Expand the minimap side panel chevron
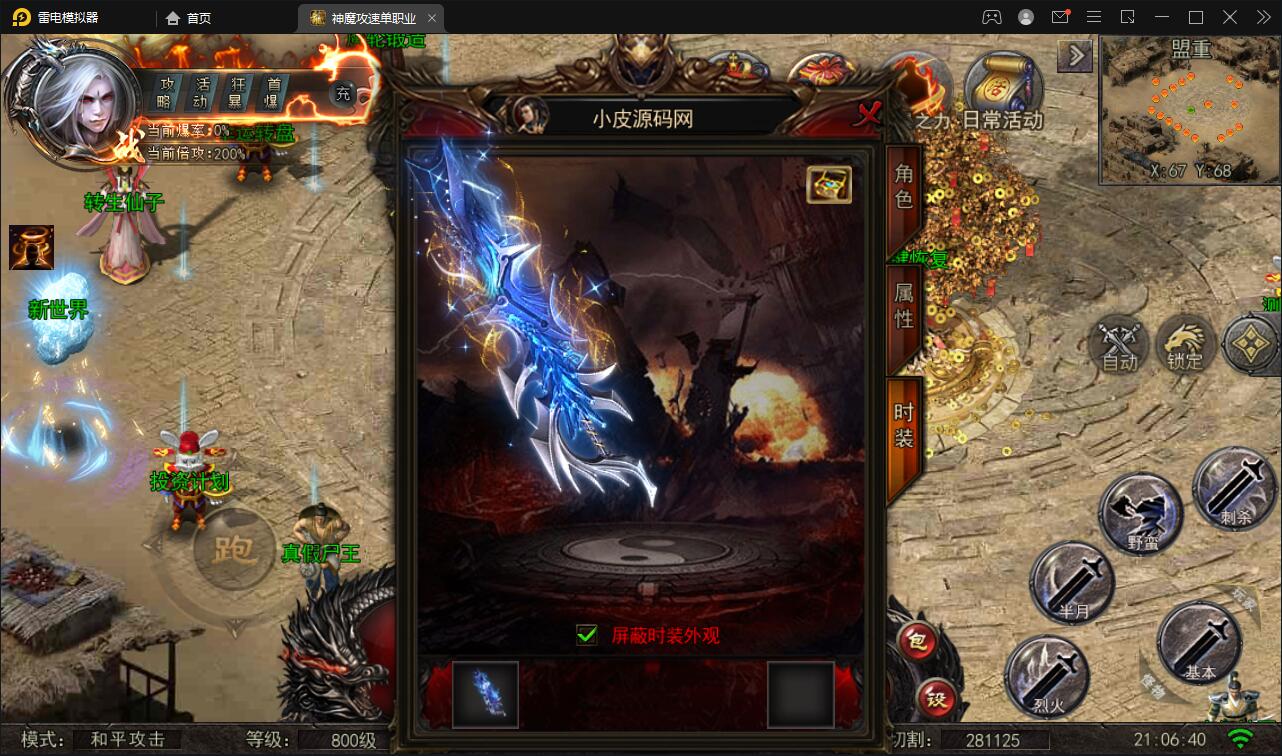The height and width of the screenshot is (756, 1282). coord(1075,56)
